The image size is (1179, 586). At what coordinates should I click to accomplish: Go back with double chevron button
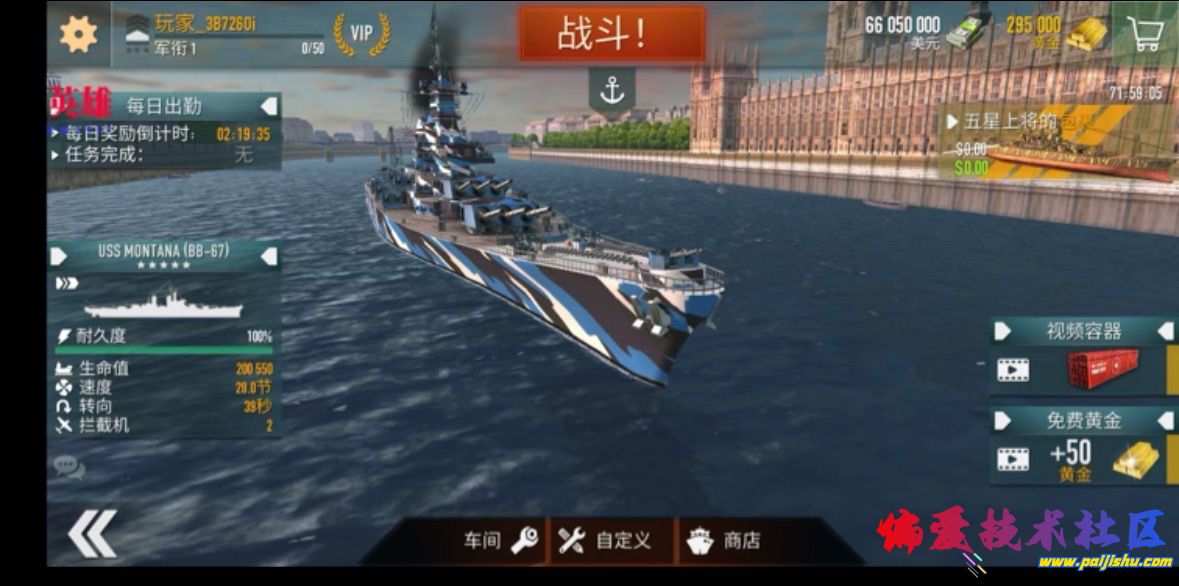(91, 533)
